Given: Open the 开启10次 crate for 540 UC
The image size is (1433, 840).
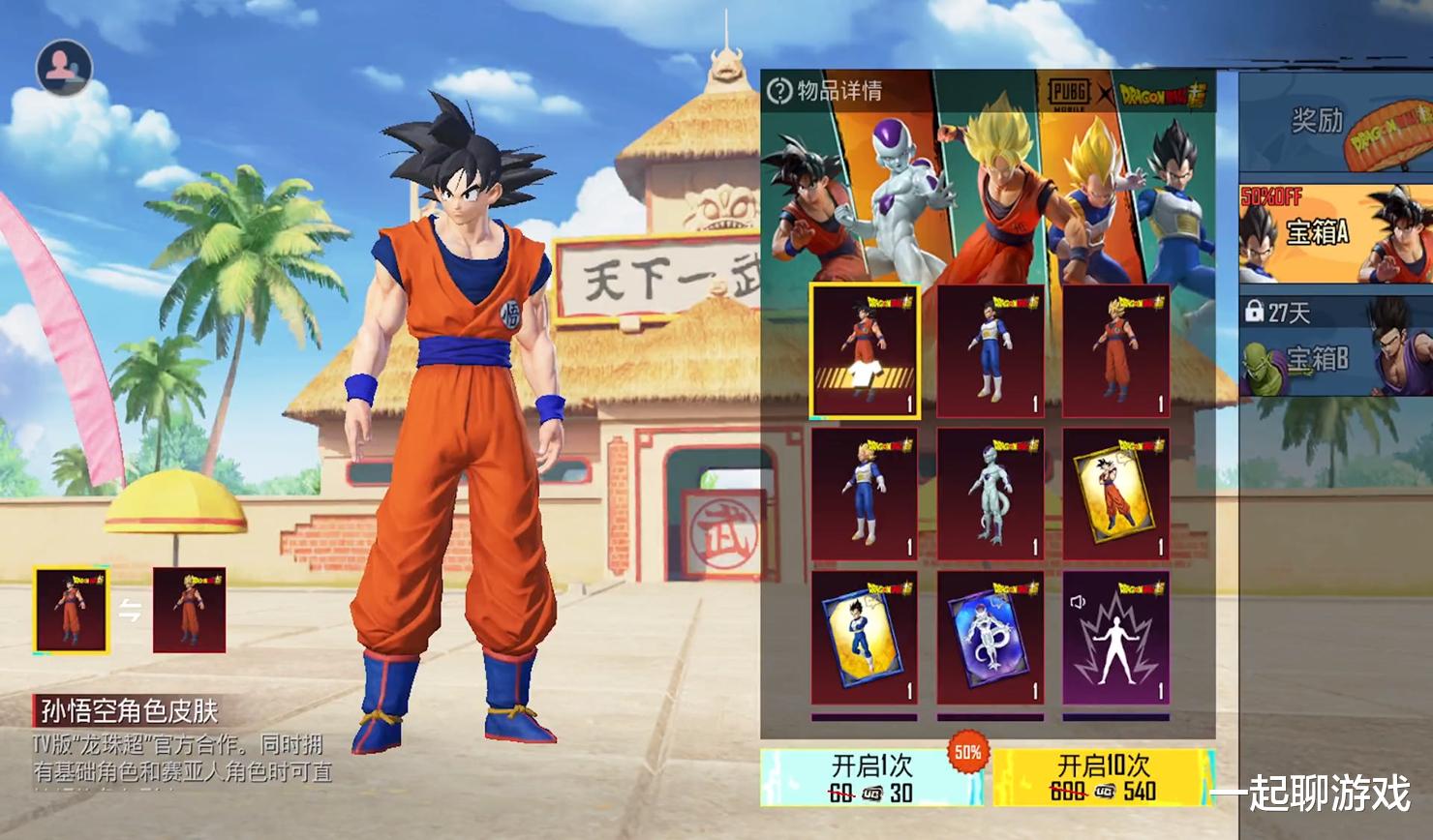Looking at the screenshot, I should tap(1103, 777).
